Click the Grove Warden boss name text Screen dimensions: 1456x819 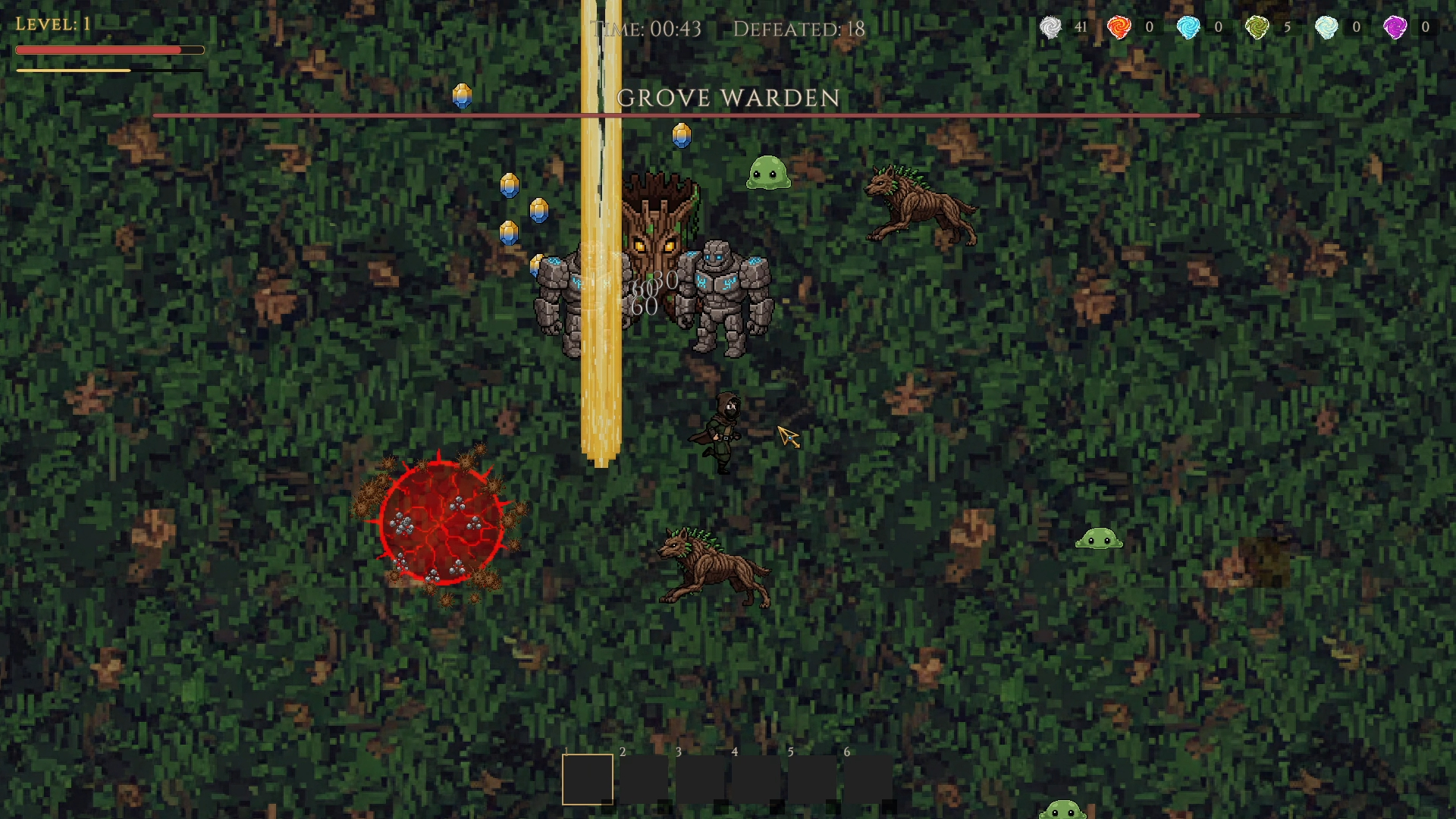(727, 99)
